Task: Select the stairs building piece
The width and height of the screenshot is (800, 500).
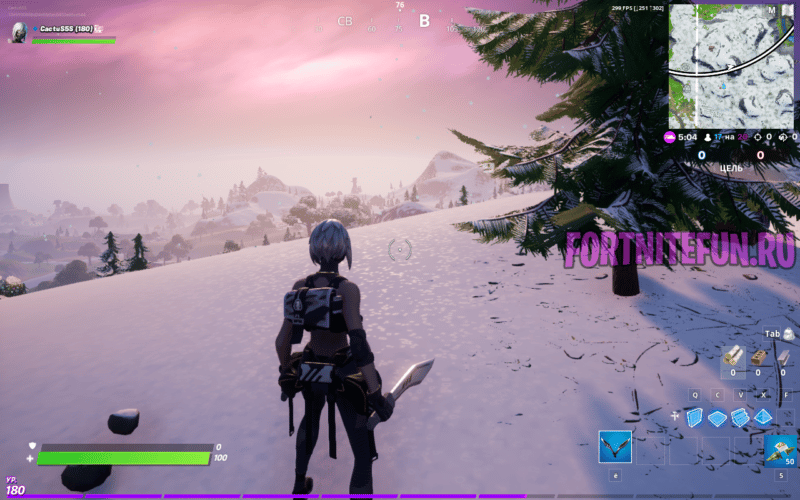Action: coord(741,417)
